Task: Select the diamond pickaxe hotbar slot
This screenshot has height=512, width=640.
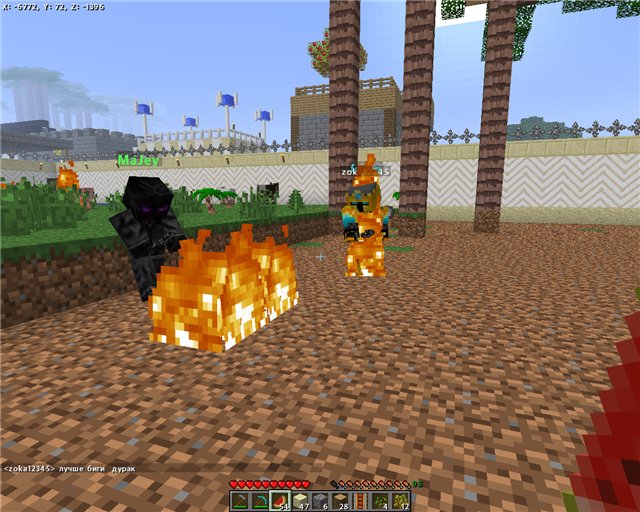Action: click(x=260, y=500)
